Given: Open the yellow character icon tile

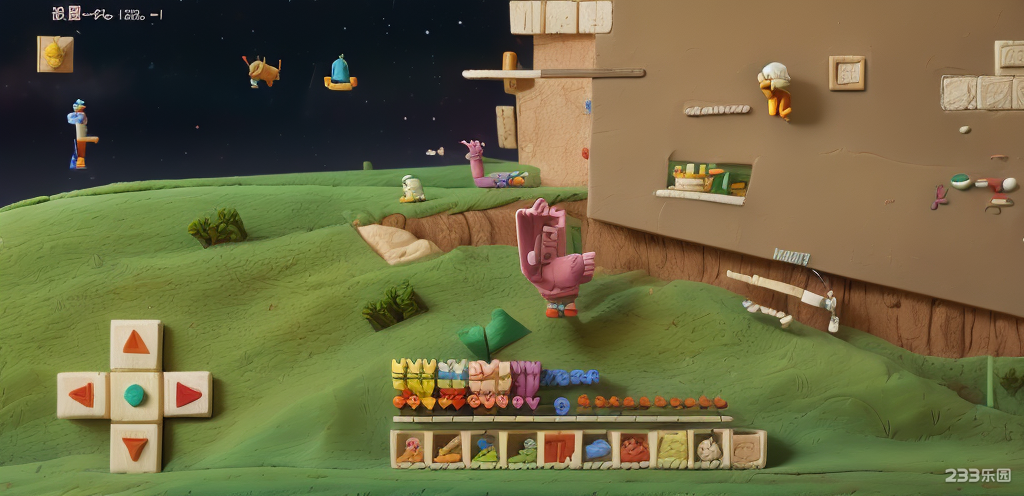Looking at the screenshot, I should point(55,53).
